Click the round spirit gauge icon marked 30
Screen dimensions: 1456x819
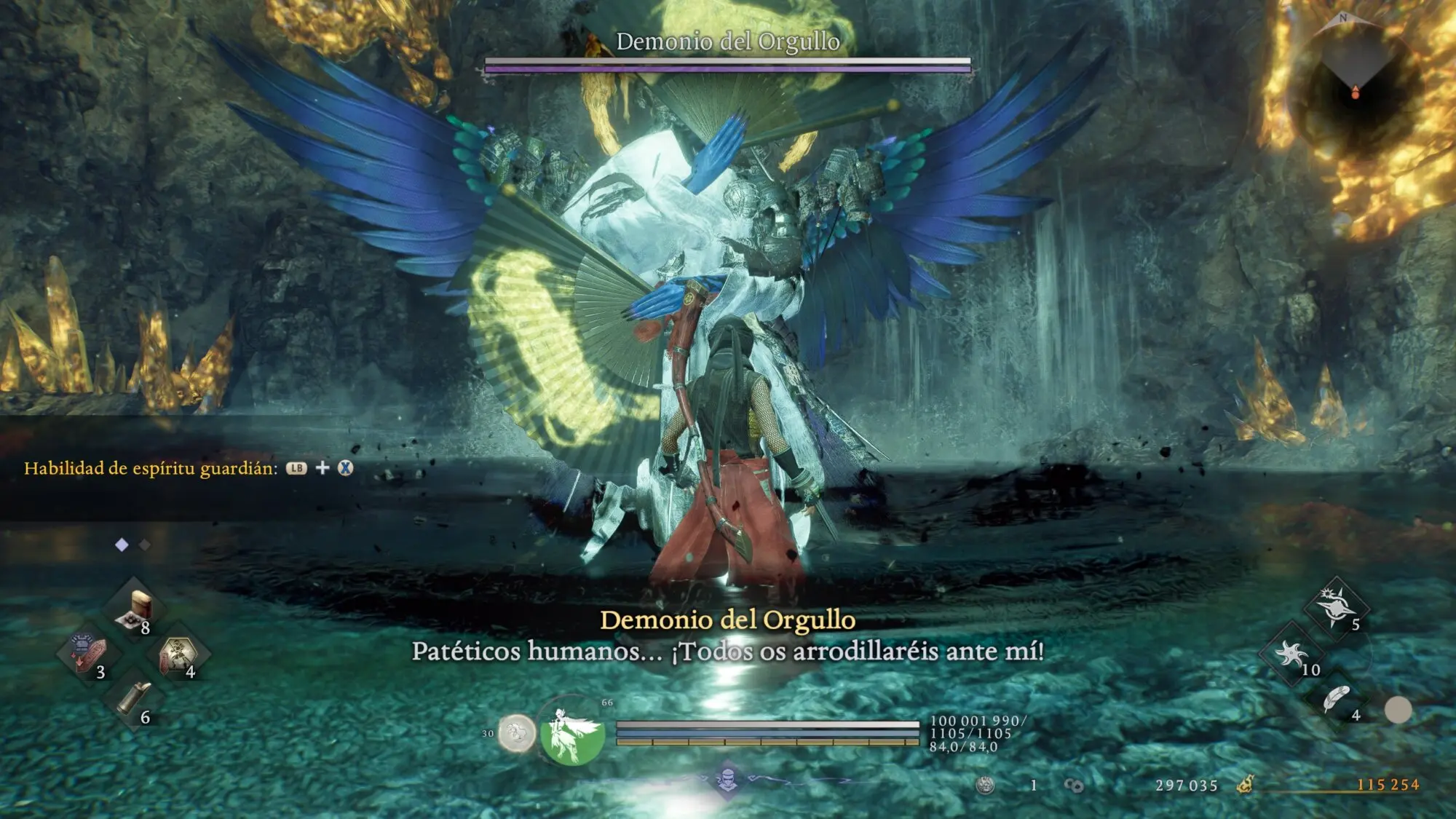tap(517, 733)
